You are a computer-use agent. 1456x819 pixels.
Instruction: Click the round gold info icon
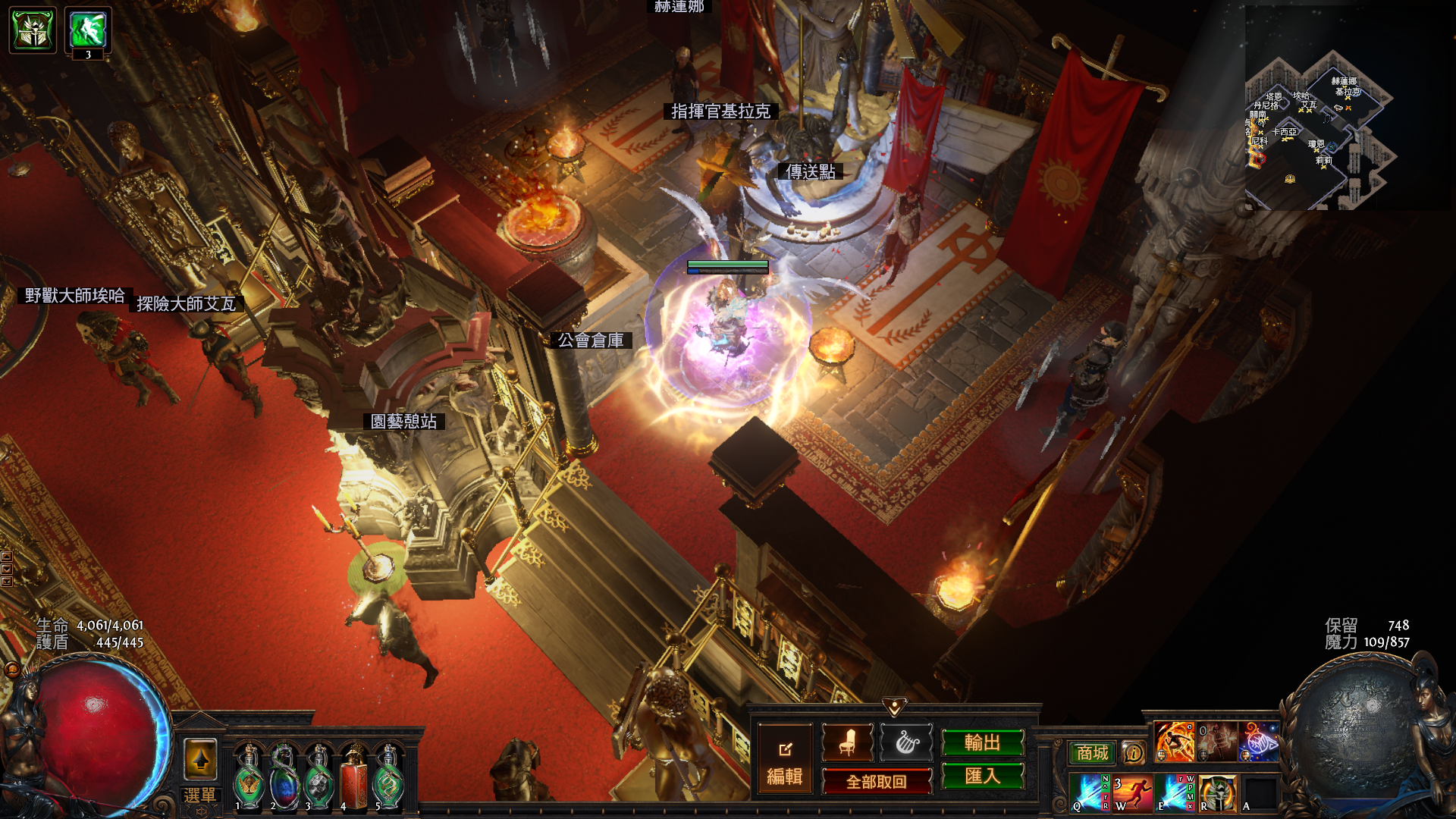tap(1134, 753)
